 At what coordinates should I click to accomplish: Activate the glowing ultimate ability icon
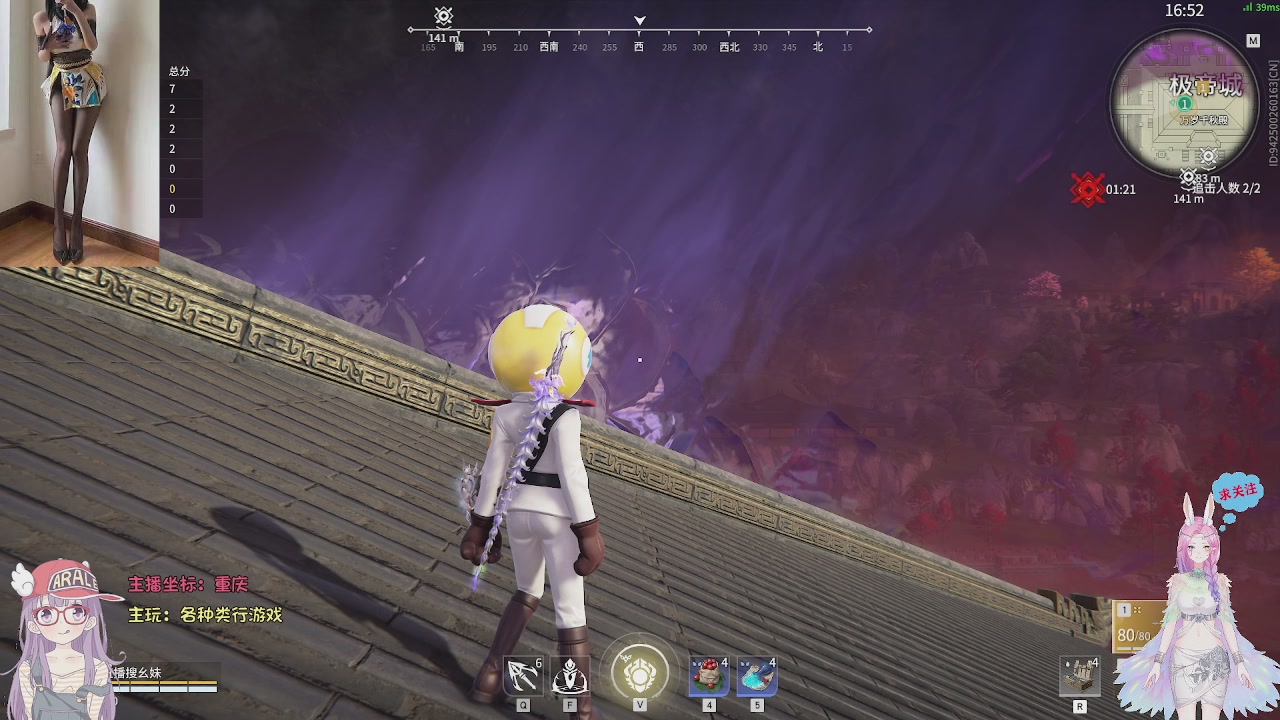pos(640,672)
